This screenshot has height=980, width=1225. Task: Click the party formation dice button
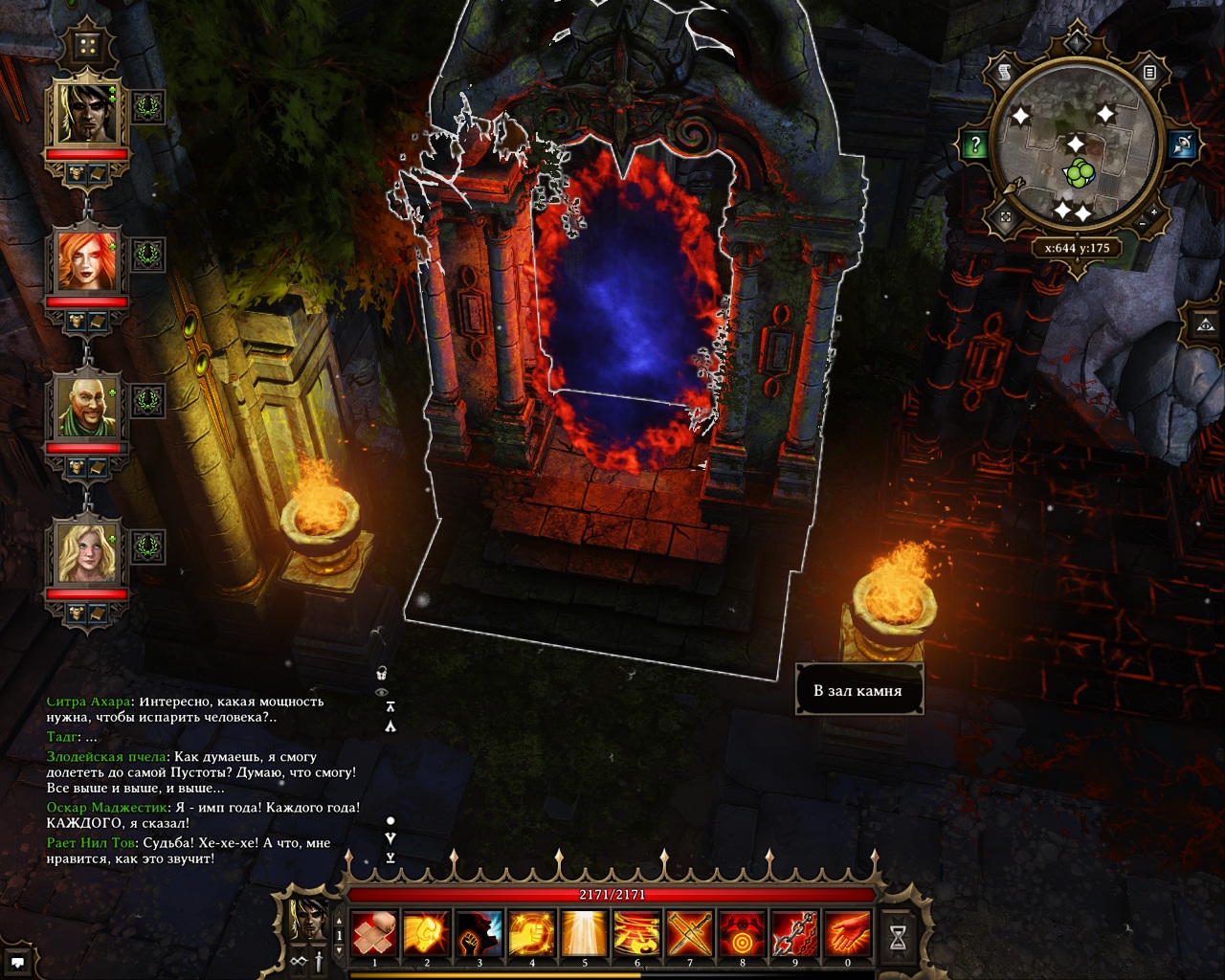(88, 45)
